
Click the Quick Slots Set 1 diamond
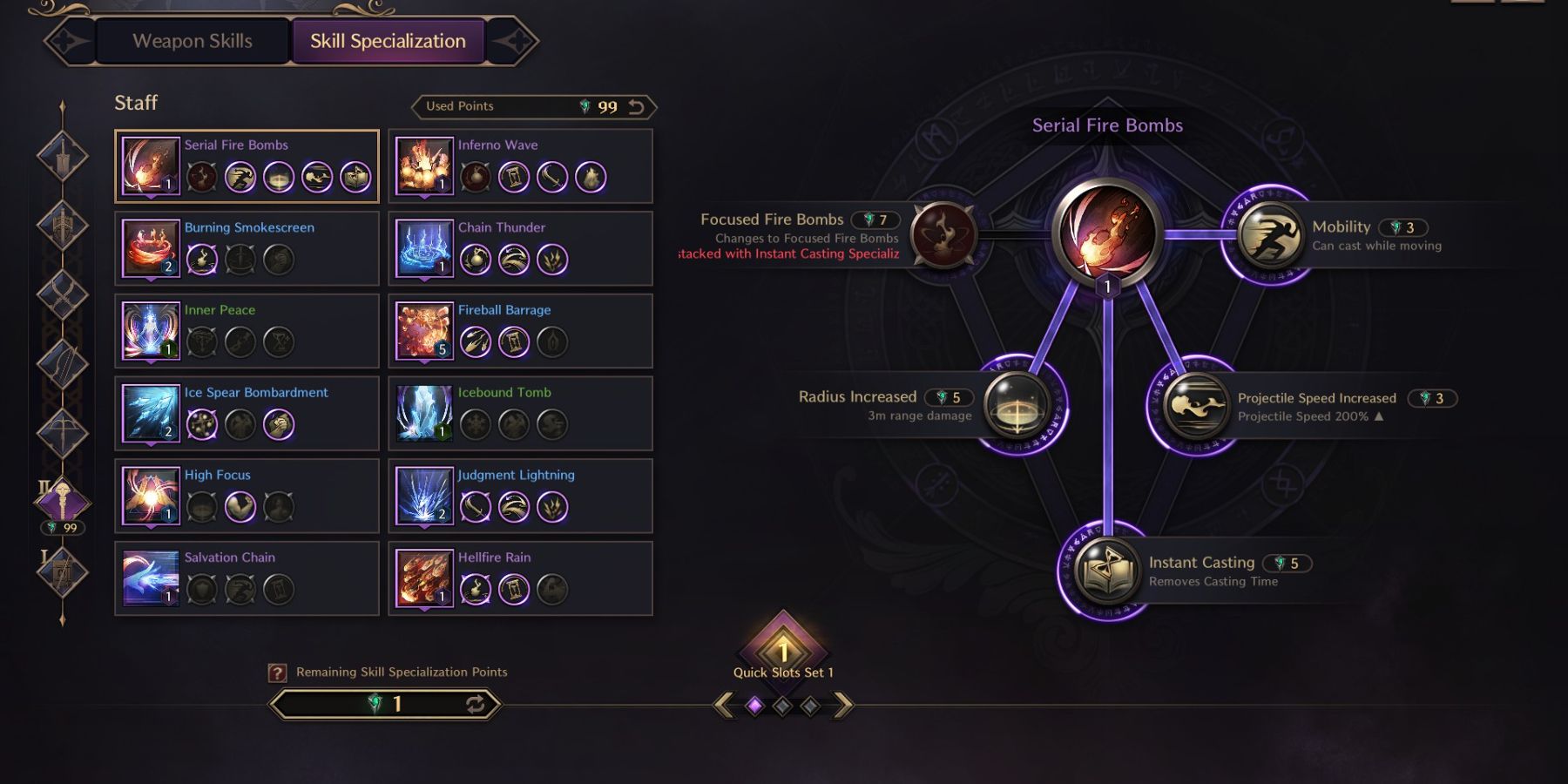pyautogui.click(x=783, y=652)
